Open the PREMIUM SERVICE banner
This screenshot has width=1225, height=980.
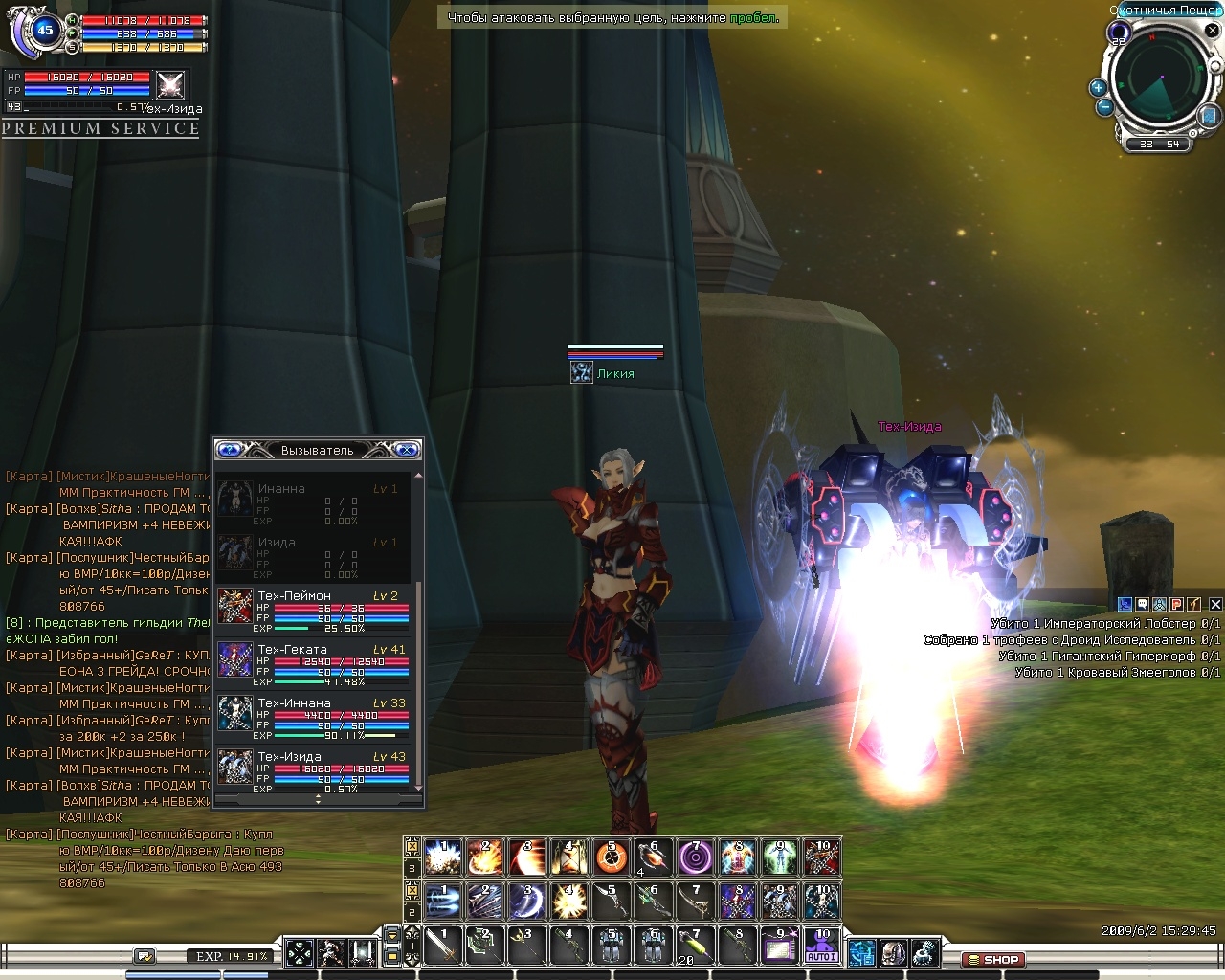point(100,128)
